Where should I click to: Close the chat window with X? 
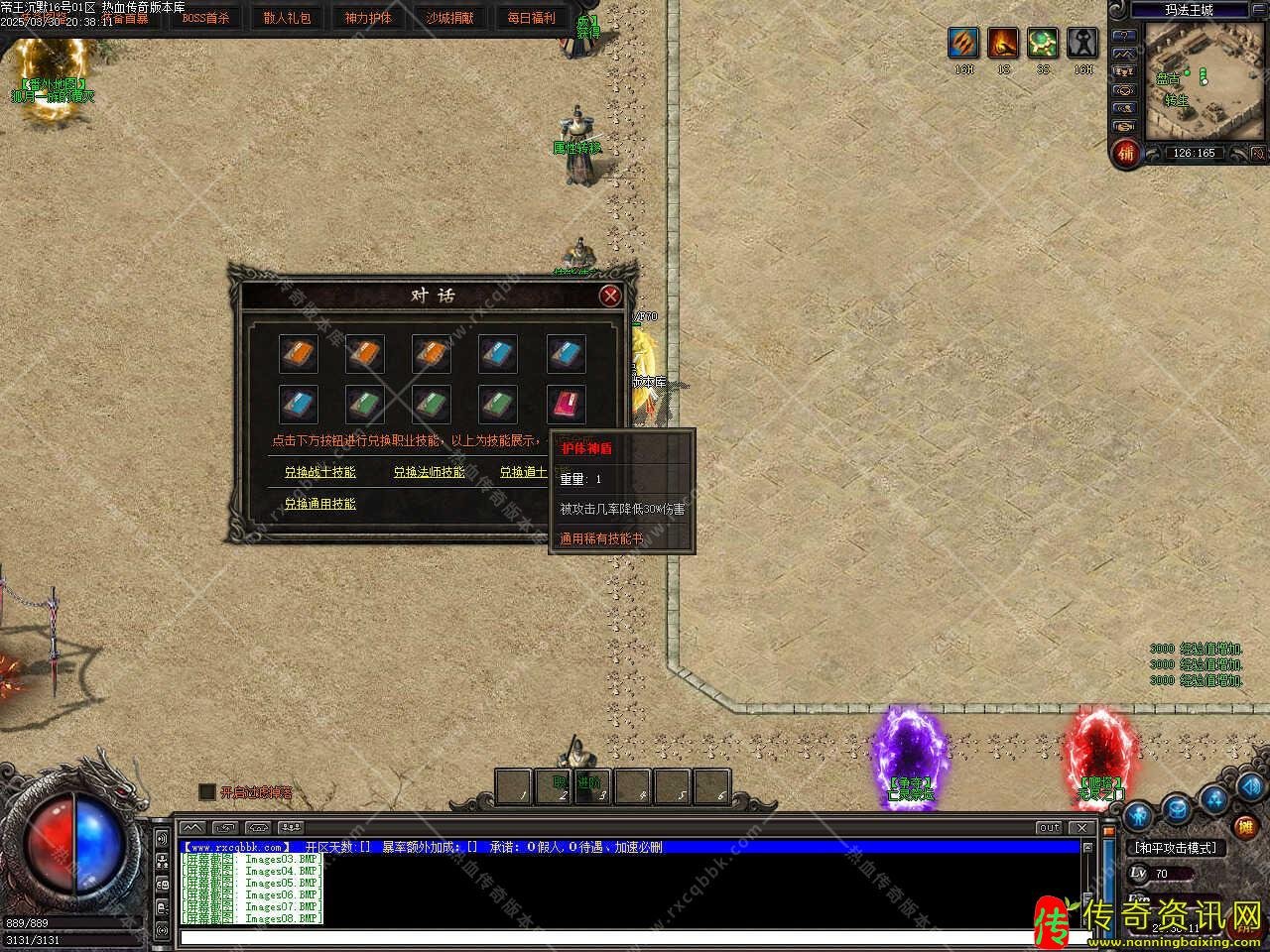(1081, 827)
